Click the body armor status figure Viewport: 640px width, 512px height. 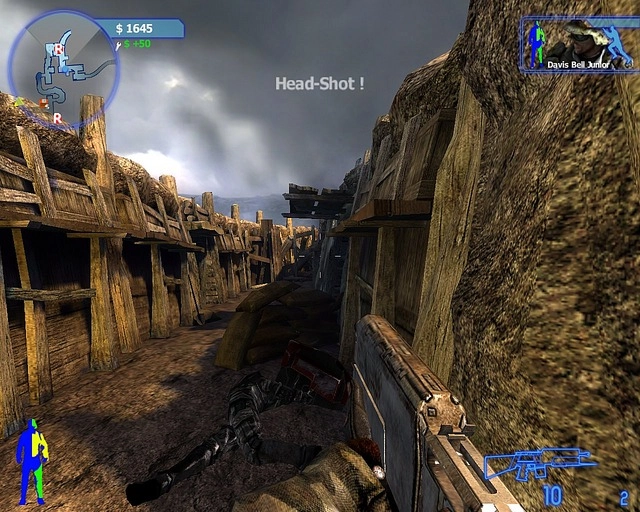pyautogui.click(x=32, y=460)
